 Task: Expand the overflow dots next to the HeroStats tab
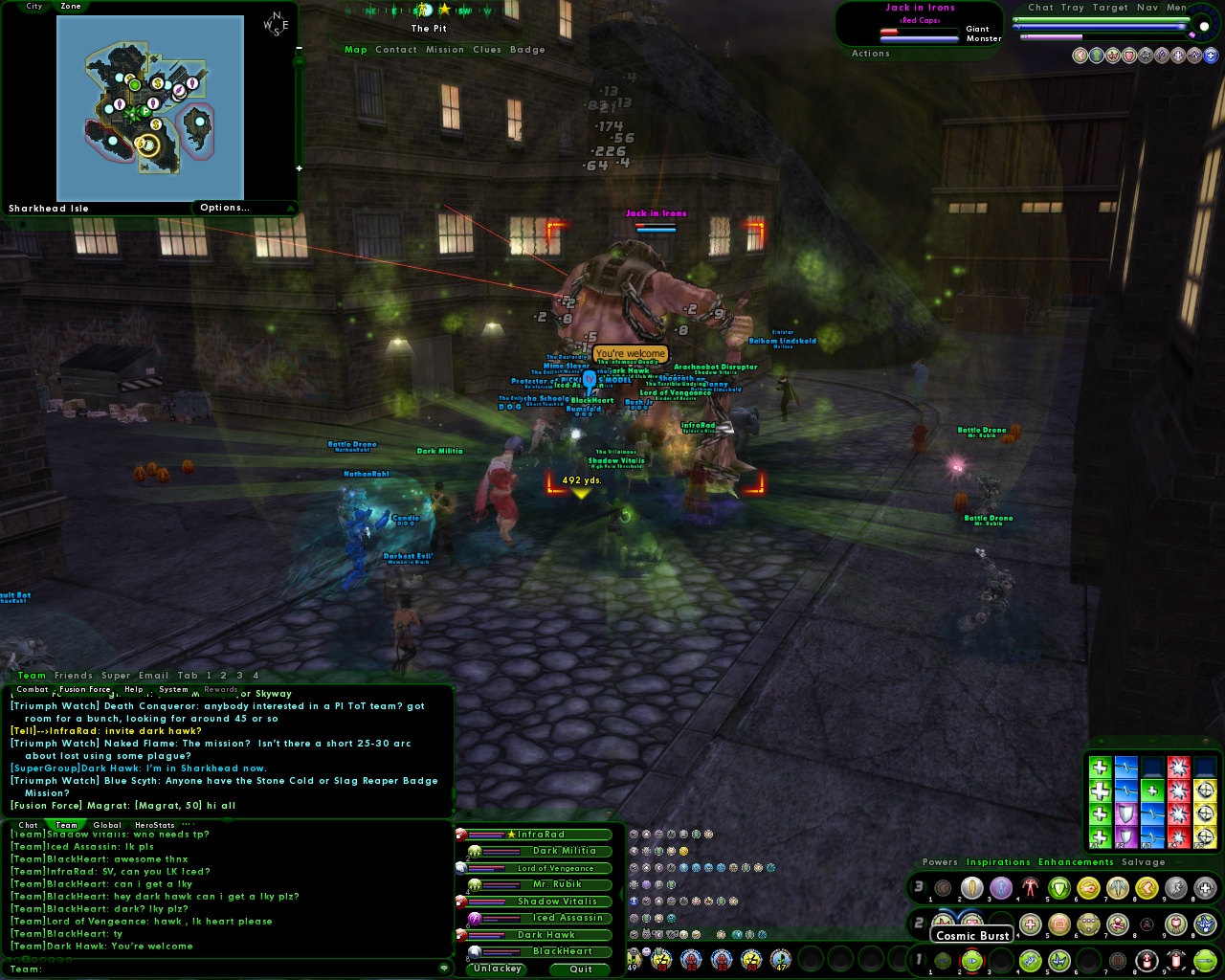188,824
